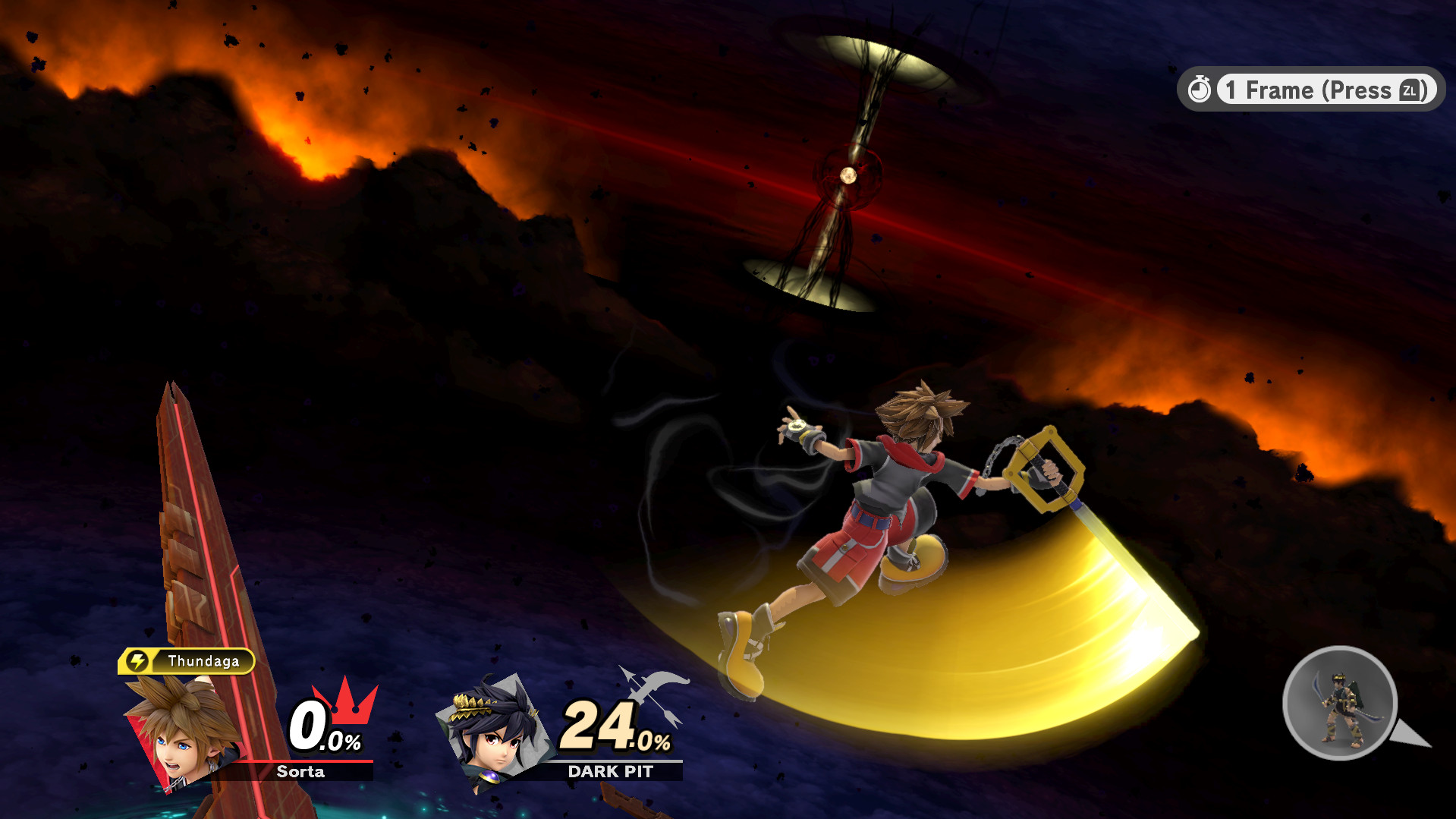Click the ZL button badge

coord(1408,90)
